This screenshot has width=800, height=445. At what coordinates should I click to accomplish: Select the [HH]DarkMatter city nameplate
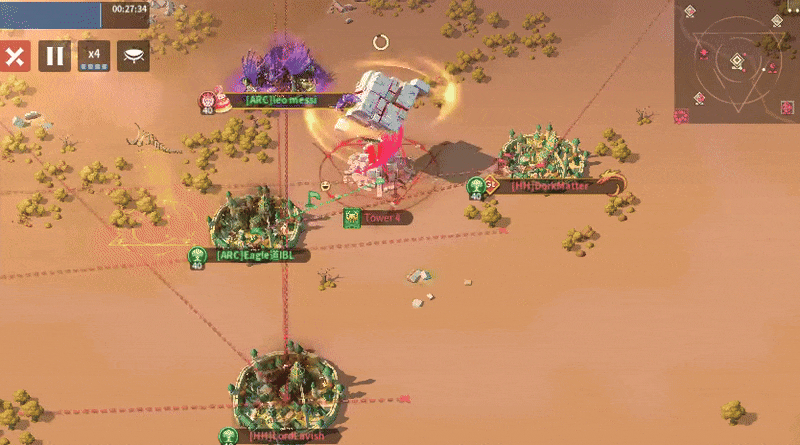point(551,185)
